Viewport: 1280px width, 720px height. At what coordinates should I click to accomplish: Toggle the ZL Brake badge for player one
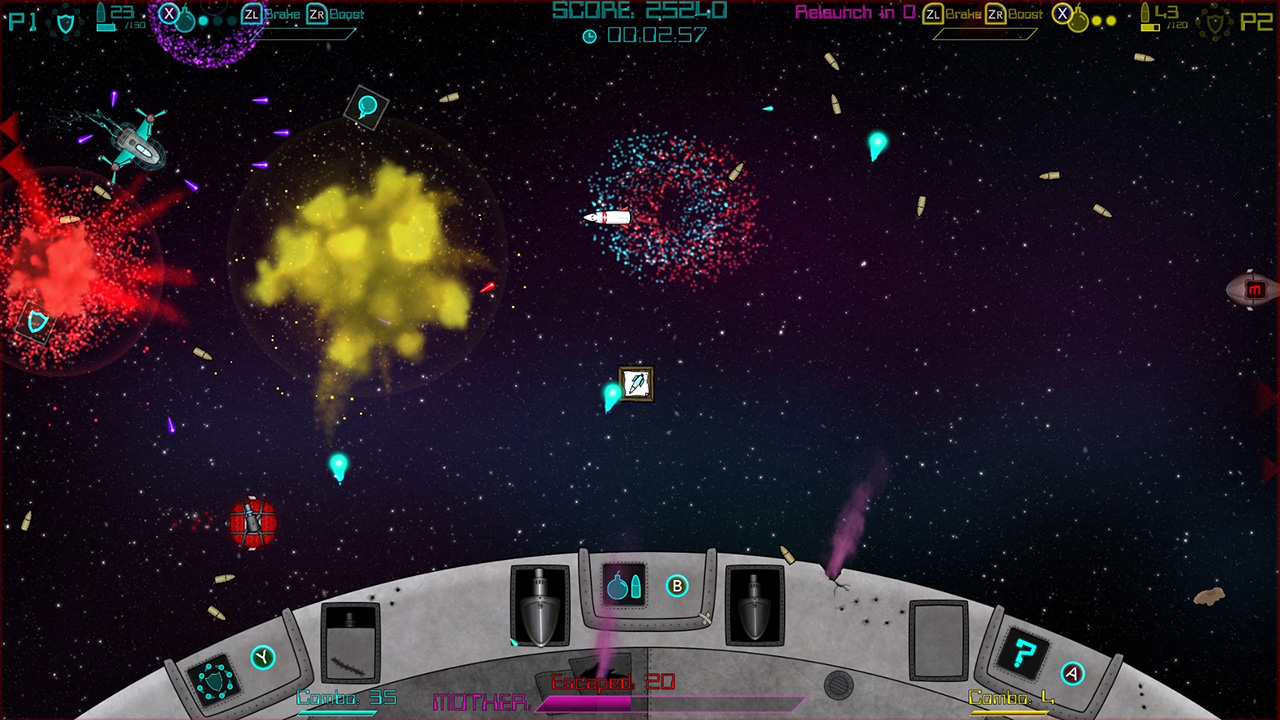[252, 14]
